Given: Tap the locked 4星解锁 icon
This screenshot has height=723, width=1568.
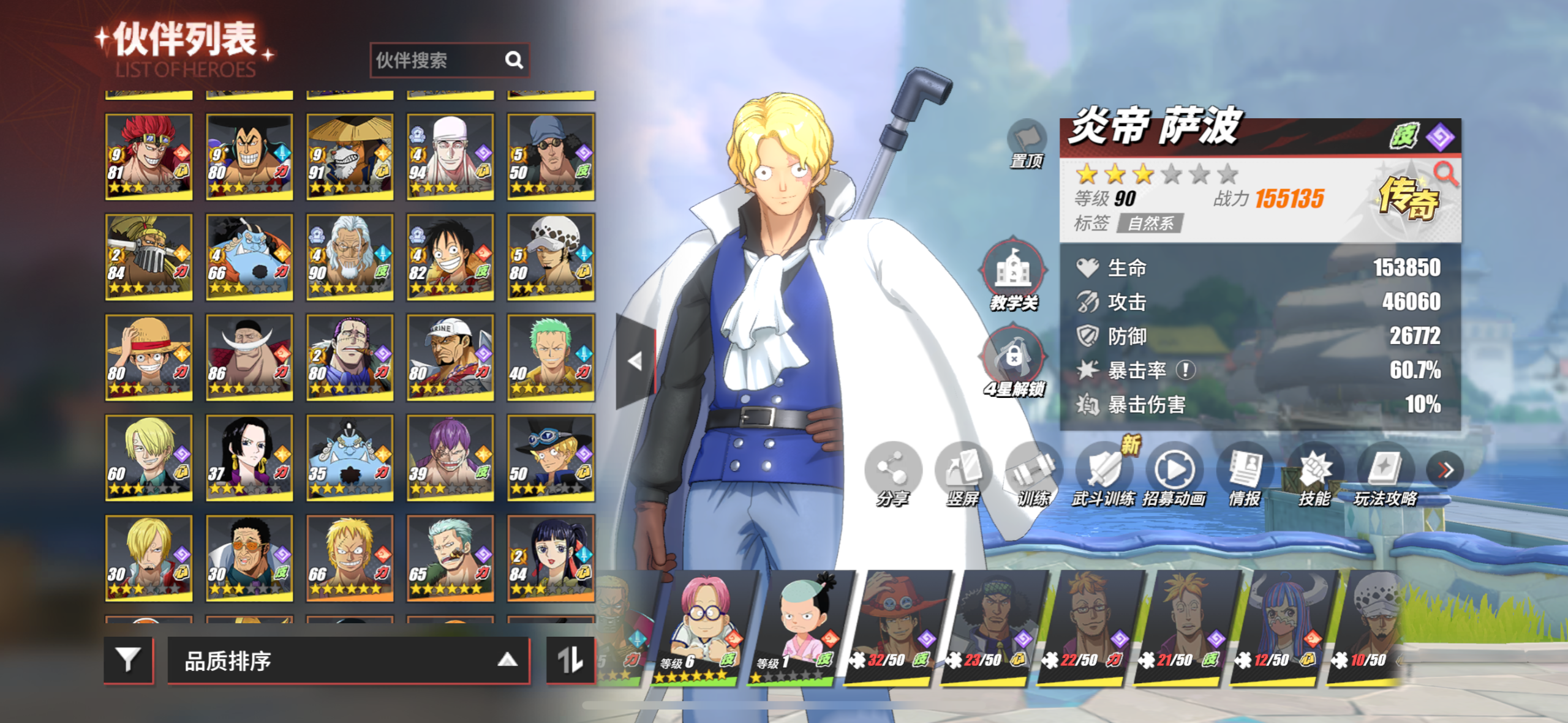Looking at the screenshot, I should tap(1014, 359).
